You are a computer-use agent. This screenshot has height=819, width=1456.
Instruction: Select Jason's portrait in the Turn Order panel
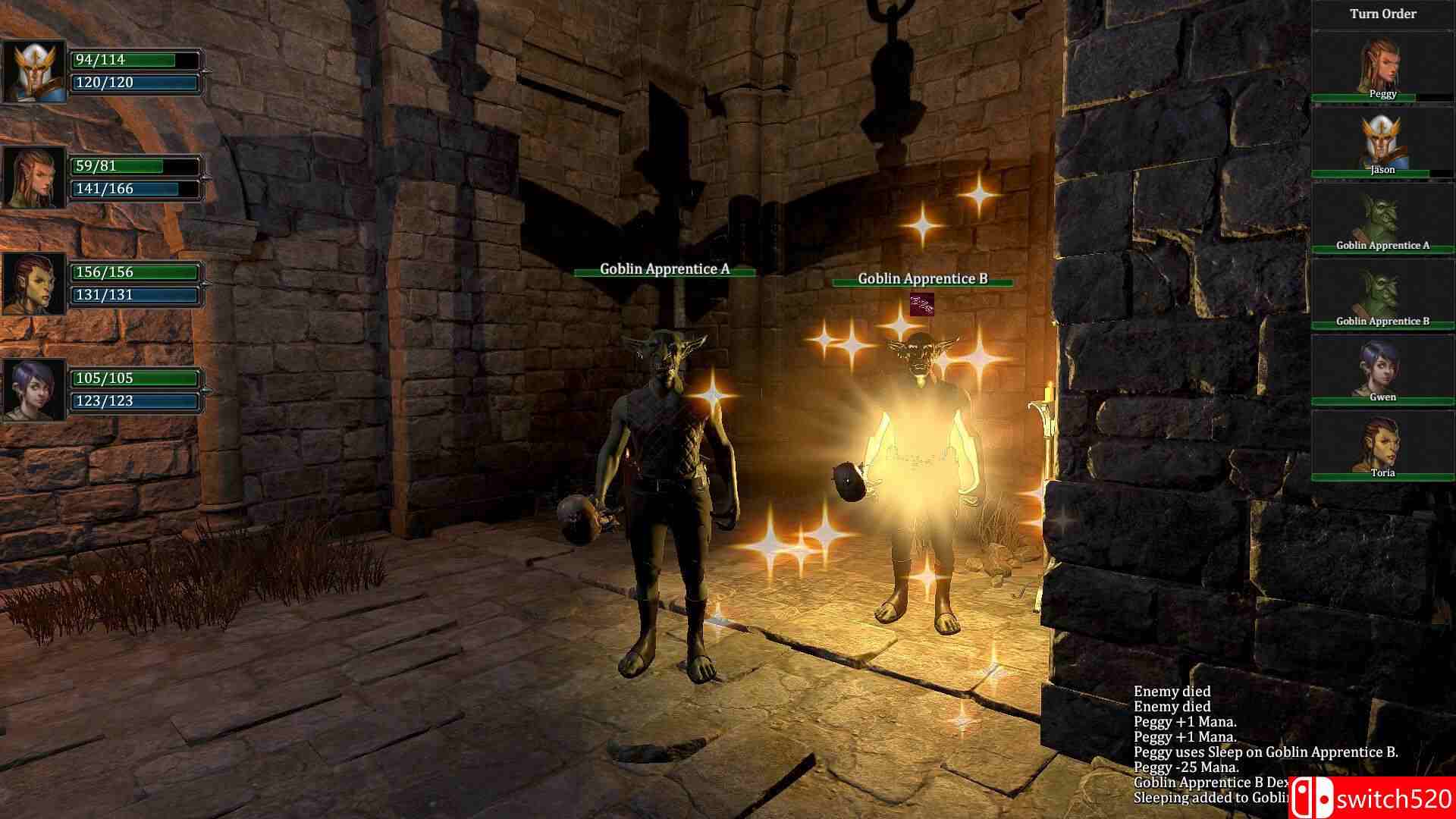[x=1382, y=140]
